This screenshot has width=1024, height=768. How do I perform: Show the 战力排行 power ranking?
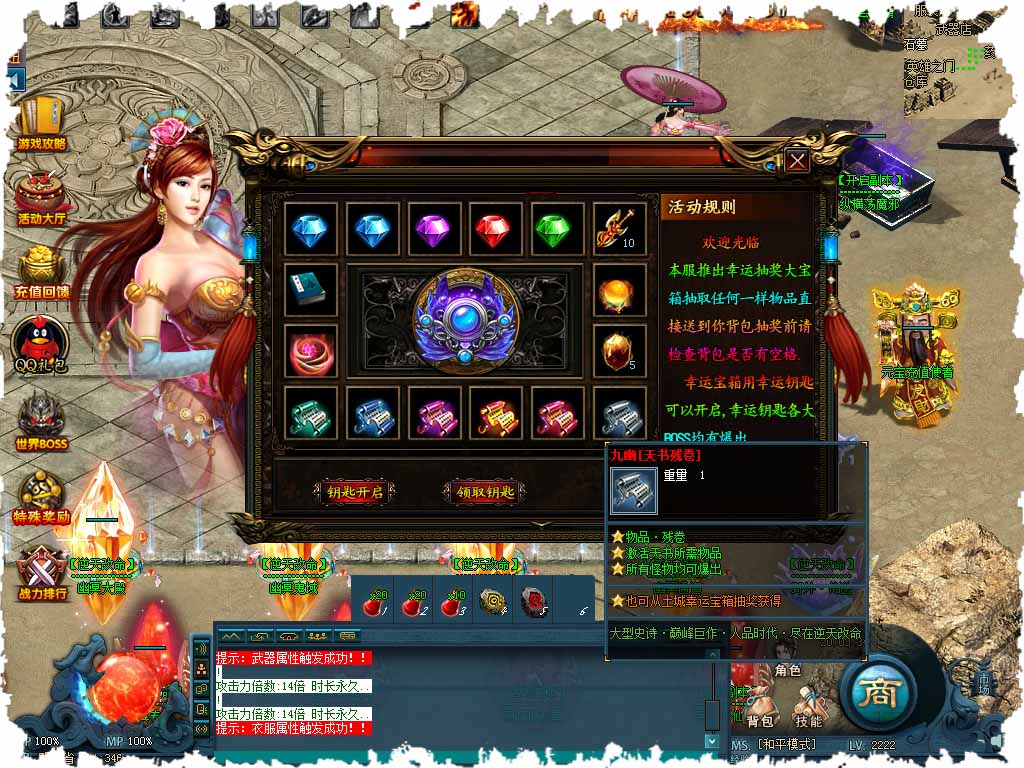42,571
